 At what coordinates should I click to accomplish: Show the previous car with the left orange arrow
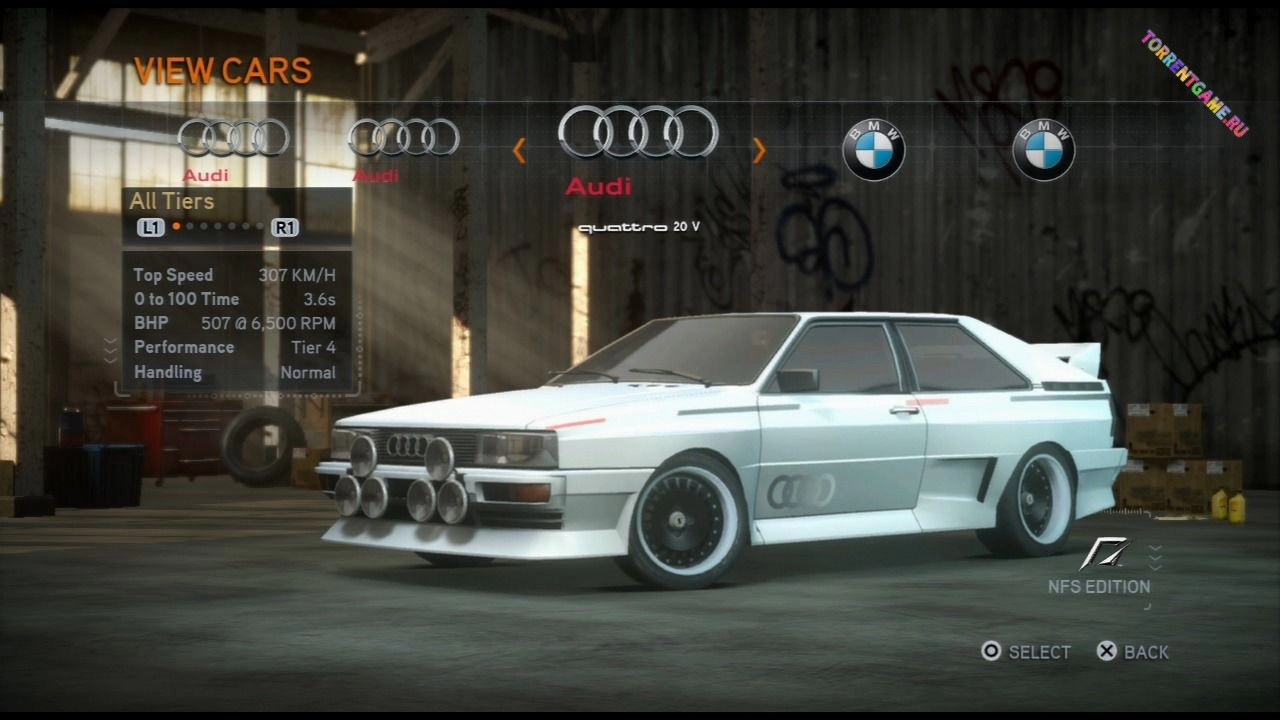click(x=519, y=151)
